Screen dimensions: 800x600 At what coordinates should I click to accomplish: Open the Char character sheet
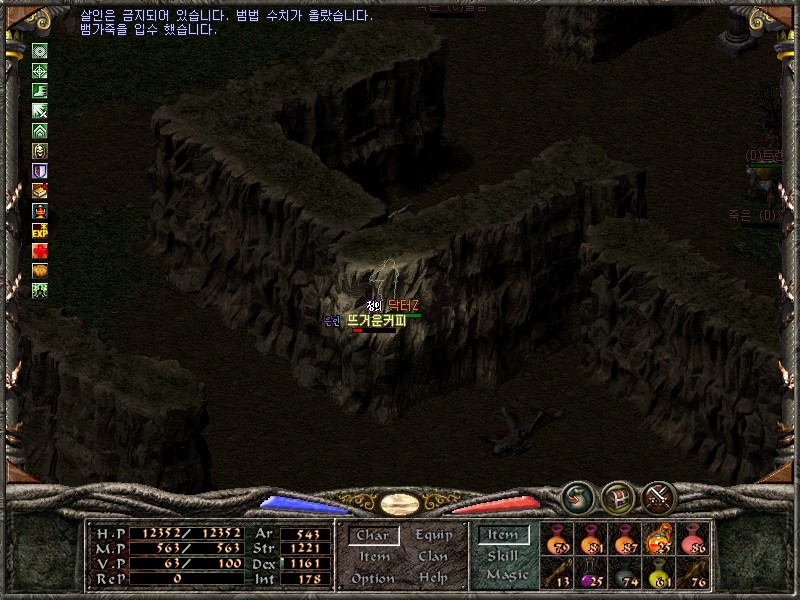click(x=373, y=536)
